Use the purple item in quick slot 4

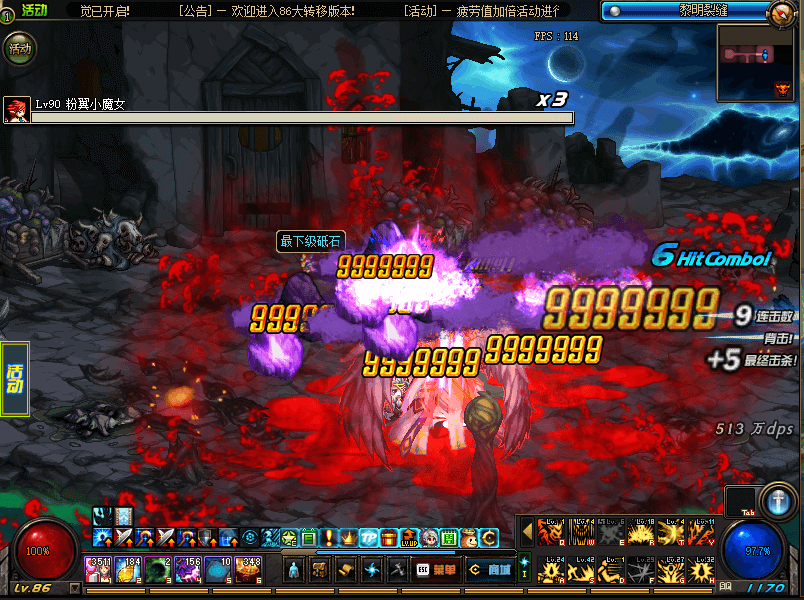[188, 570]
